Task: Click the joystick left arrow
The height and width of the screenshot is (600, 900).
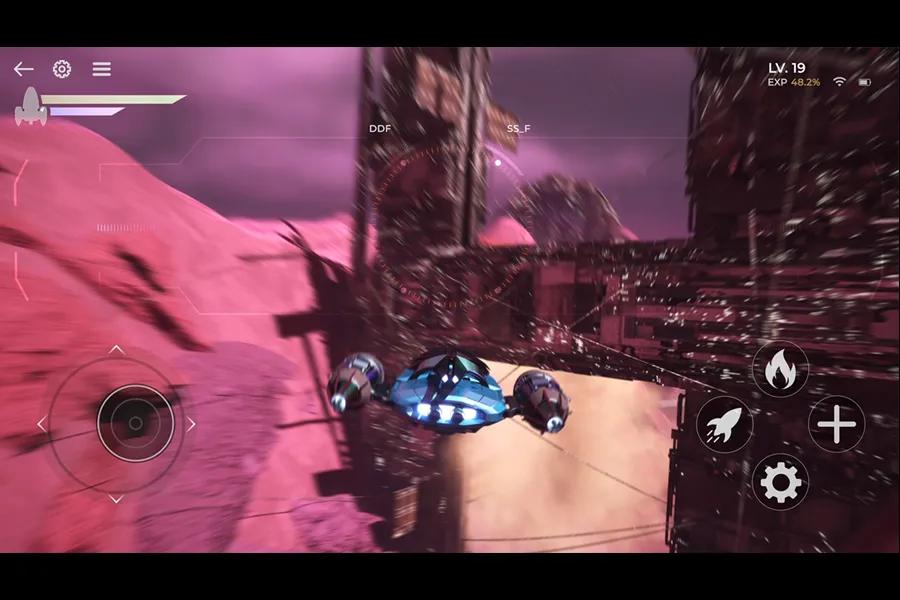Action: click(x=42, y=424)
